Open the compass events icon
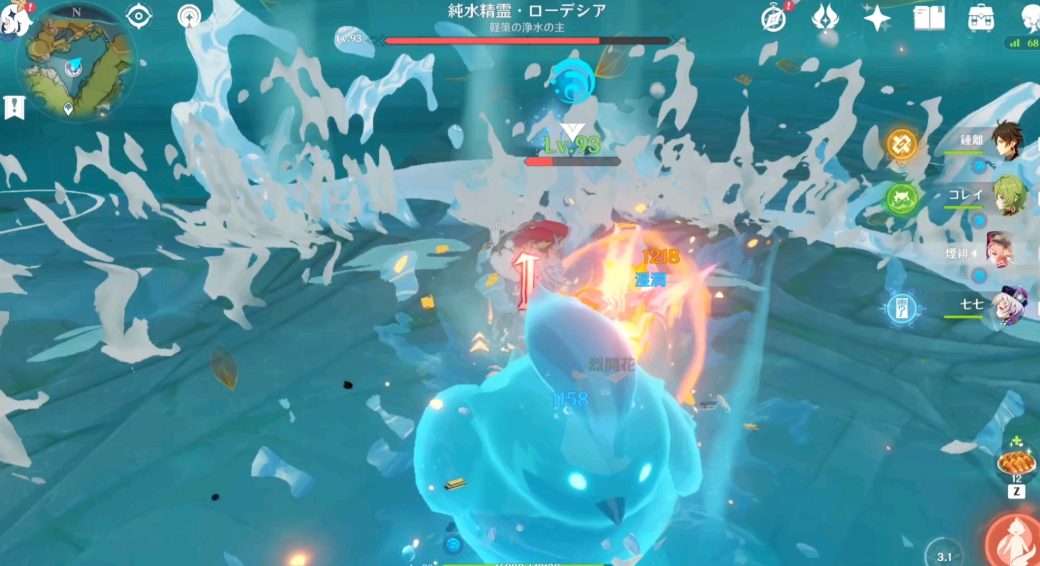Screen dimensions: 1040x566 click(x=773, y=17)
